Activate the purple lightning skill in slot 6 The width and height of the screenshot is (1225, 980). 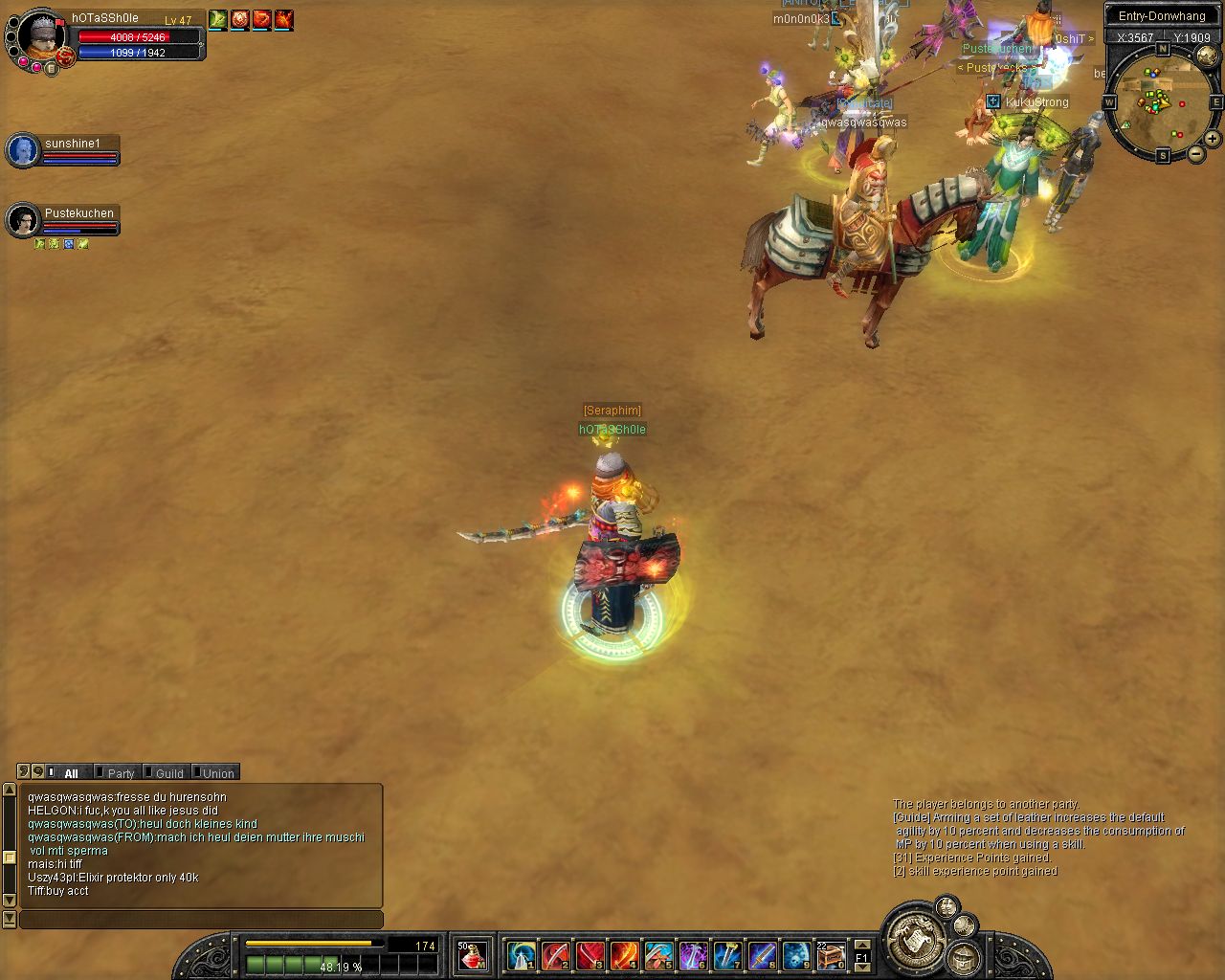click(x=693, y=955)
